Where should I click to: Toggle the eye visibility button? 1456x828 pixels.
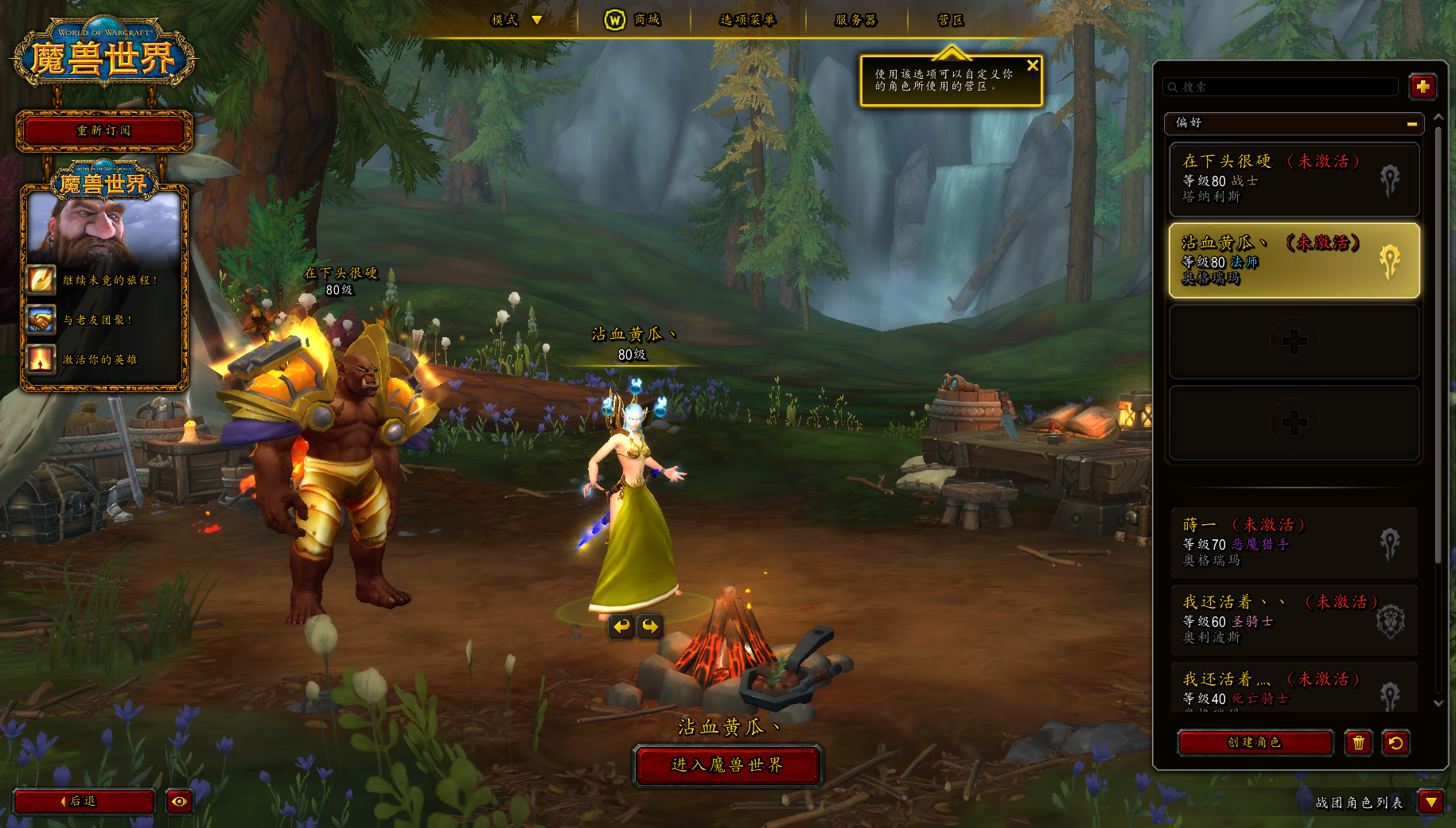179,801
